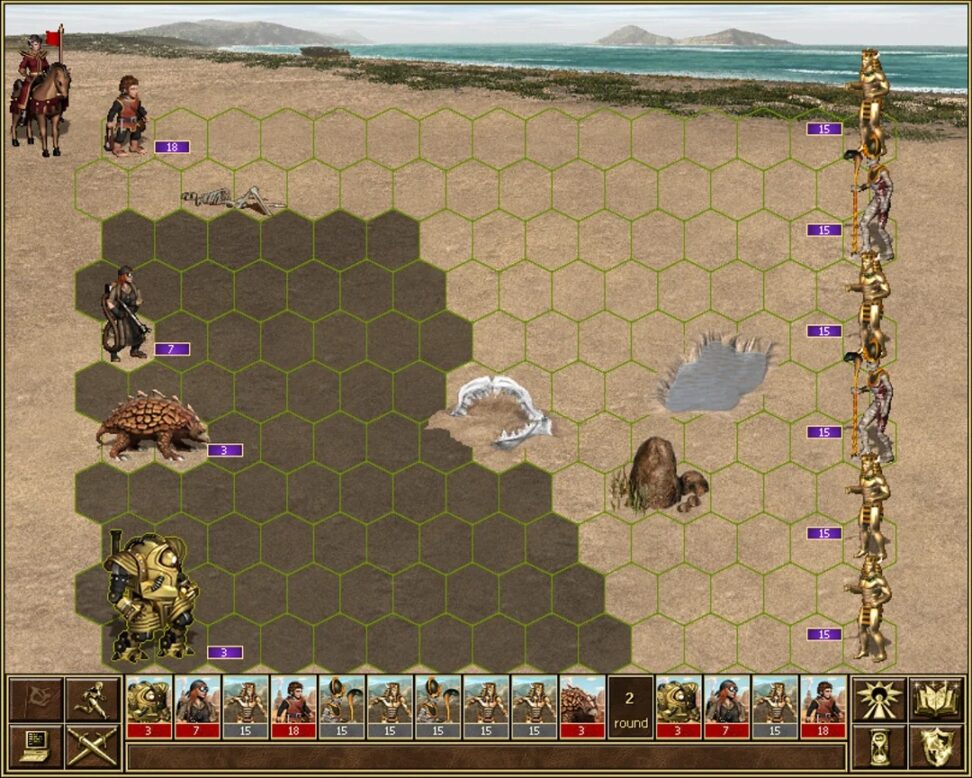The width and height of the screenshot is (972, 778).
Task: Click the round 2 marker in turn queue
Action: [630, 707]
